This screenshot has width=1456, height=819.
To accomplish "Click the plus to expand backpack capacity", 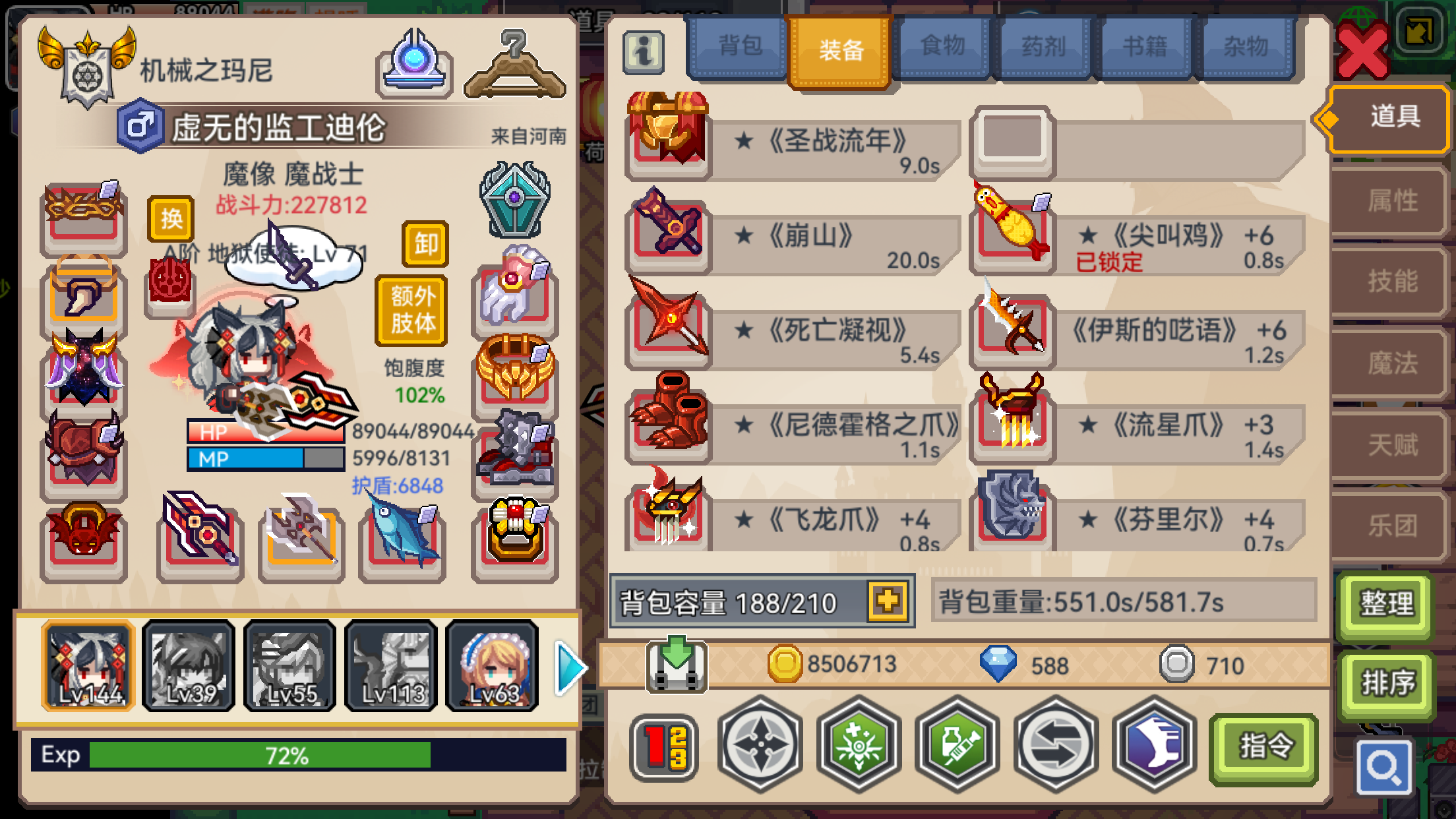I will tap(888, 601).
